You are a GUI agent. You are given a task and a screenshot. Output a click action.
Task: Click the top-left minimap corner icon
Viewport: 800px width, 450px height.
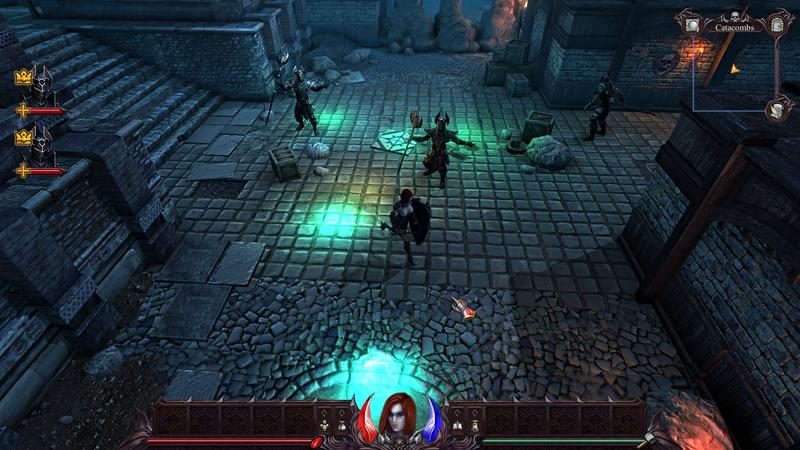[690, 19]
